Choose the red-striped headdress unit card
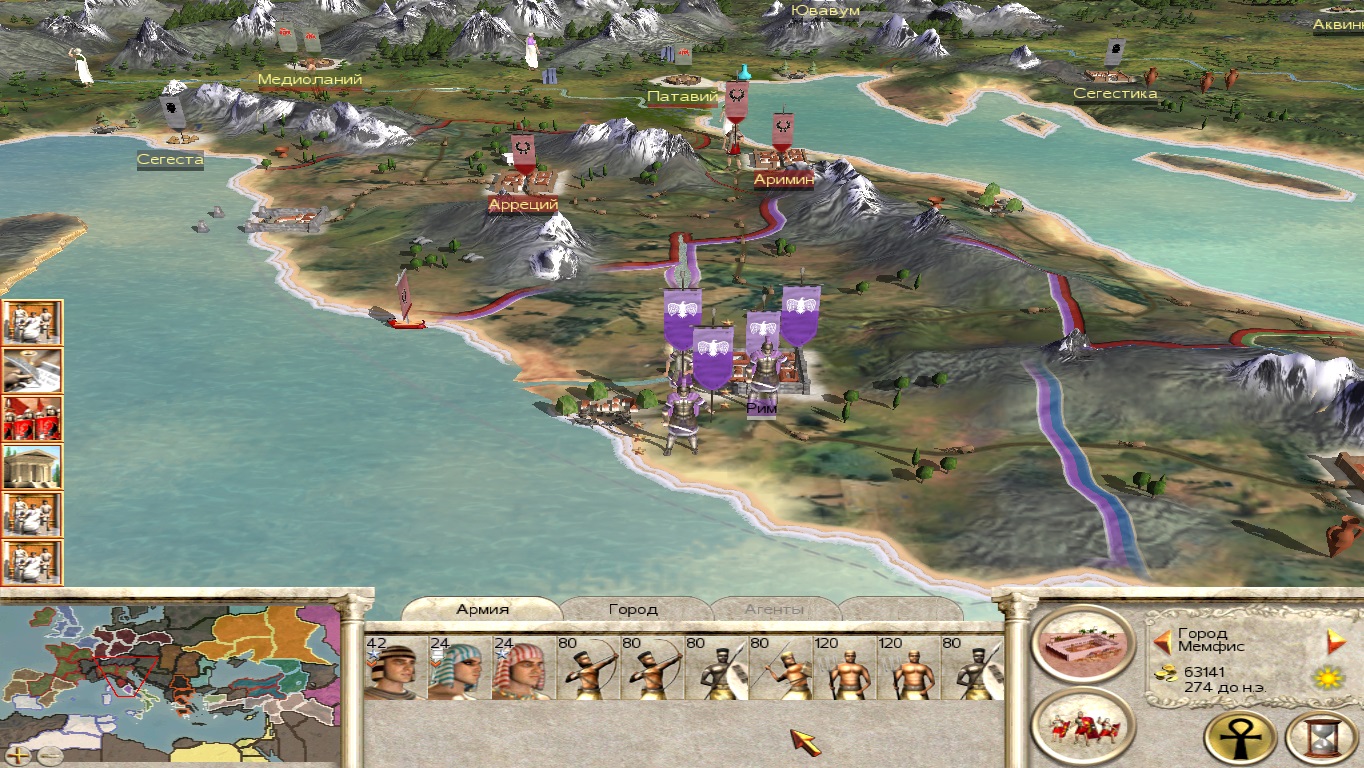 [523, 668]
